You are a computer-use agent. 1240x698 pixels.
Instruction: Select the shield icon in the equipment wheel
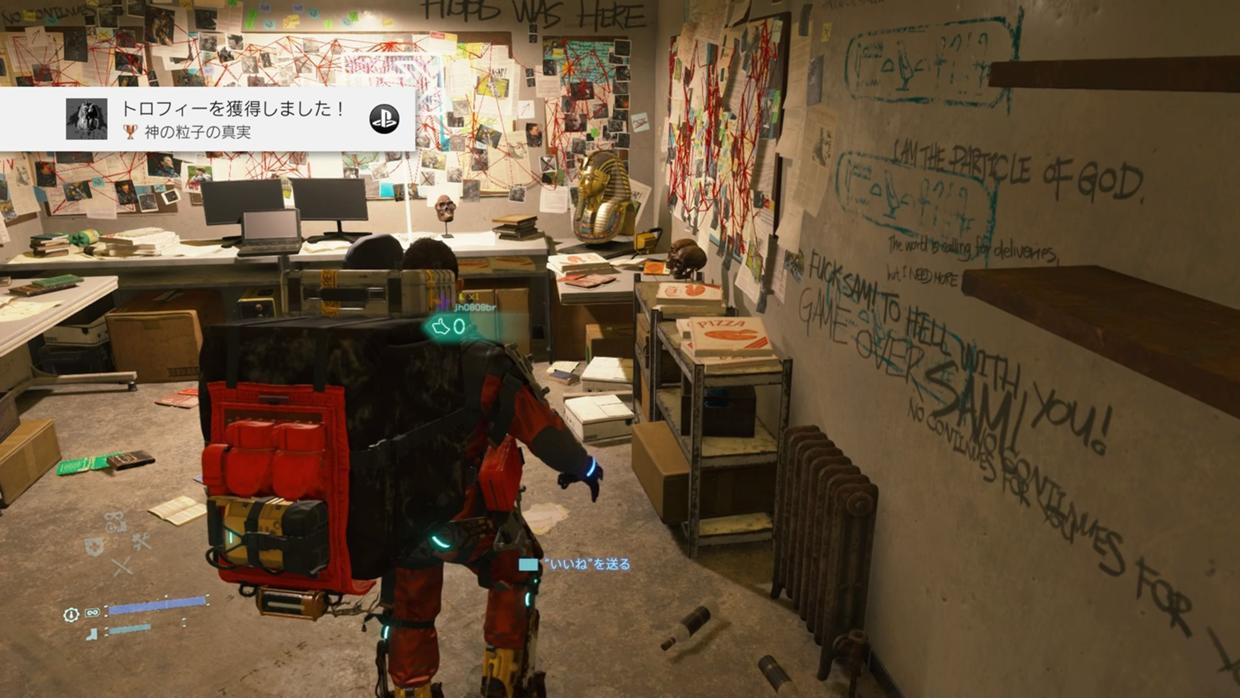(95, 545)
